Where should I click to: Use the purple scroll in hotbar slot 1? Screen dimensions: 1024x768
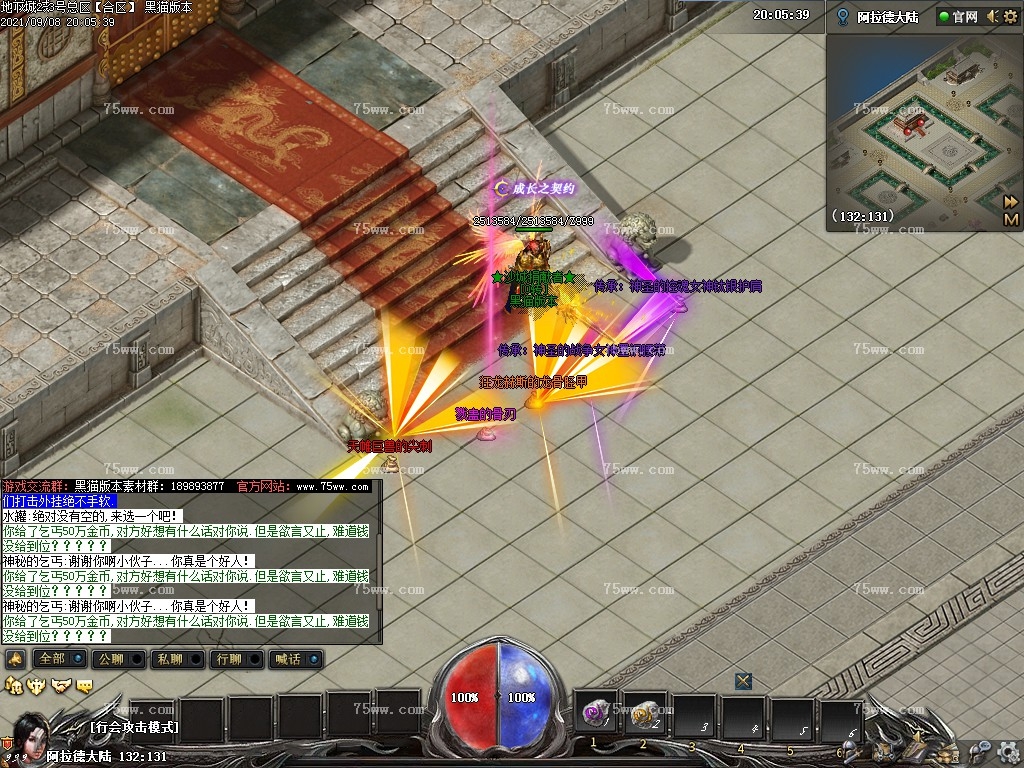[x=596, y=714]
